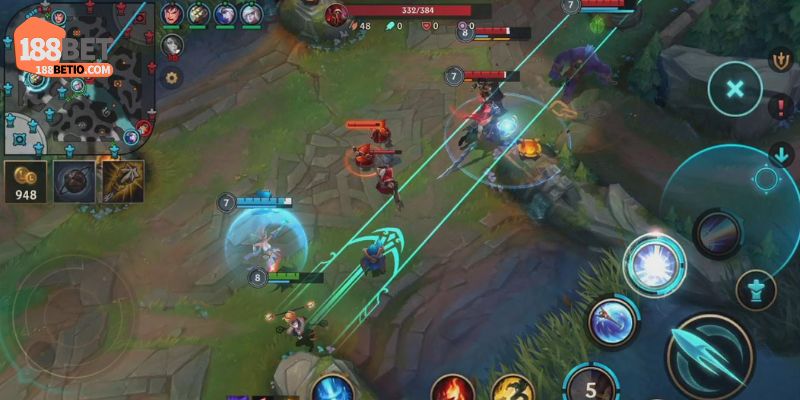Tap the basic attack arrow button
Screen dimensions: 800x400
click(x=711, y=357)
